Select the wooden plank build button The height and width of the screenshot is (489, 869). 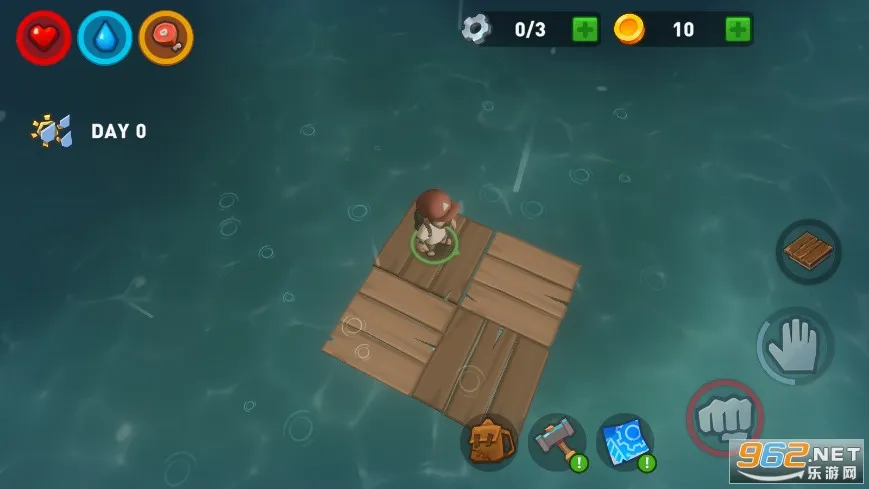(808, 251)
